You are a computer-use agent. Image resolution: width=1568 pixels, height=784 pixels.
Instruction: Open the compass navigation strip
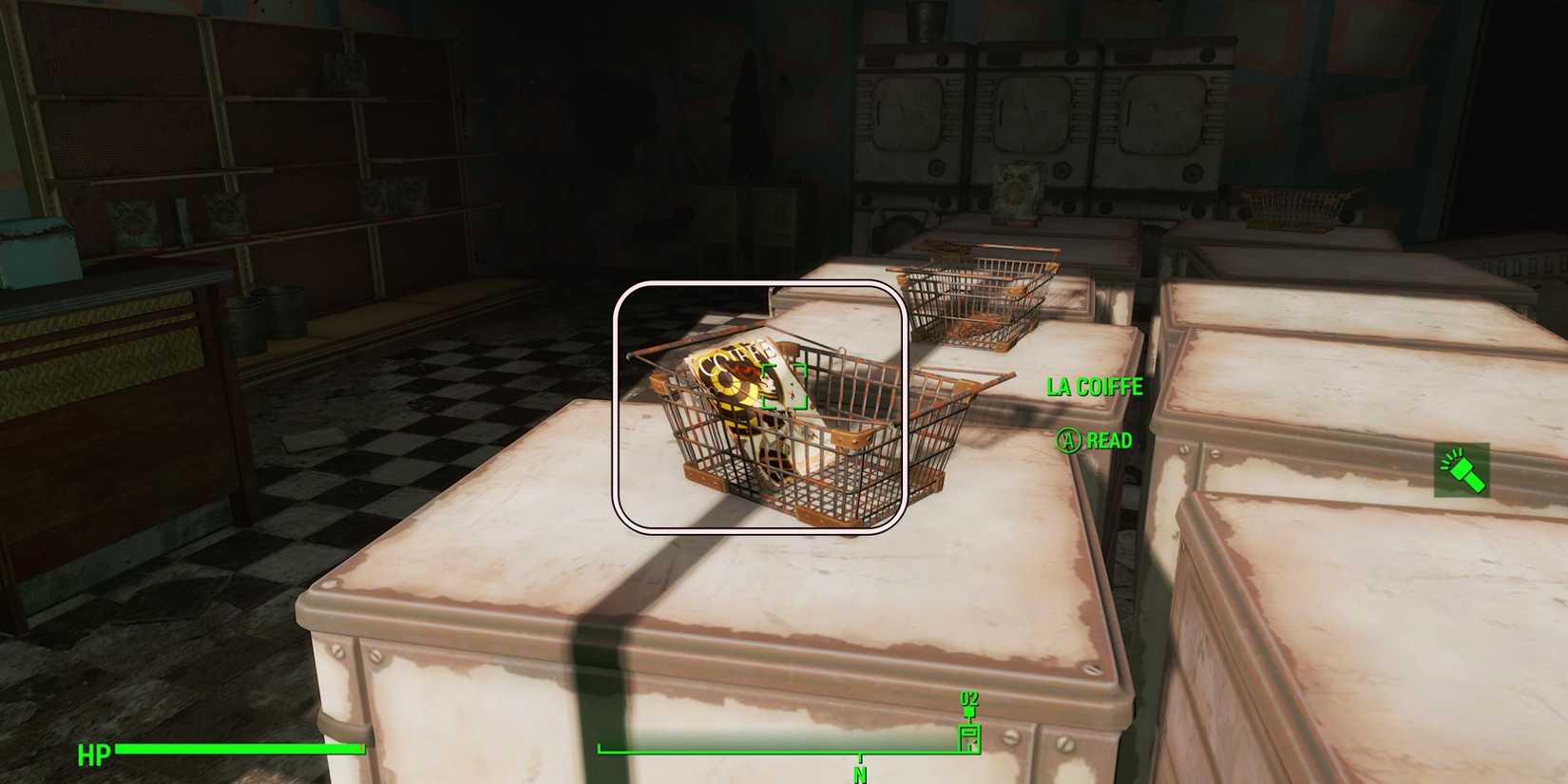coord(789,749)
